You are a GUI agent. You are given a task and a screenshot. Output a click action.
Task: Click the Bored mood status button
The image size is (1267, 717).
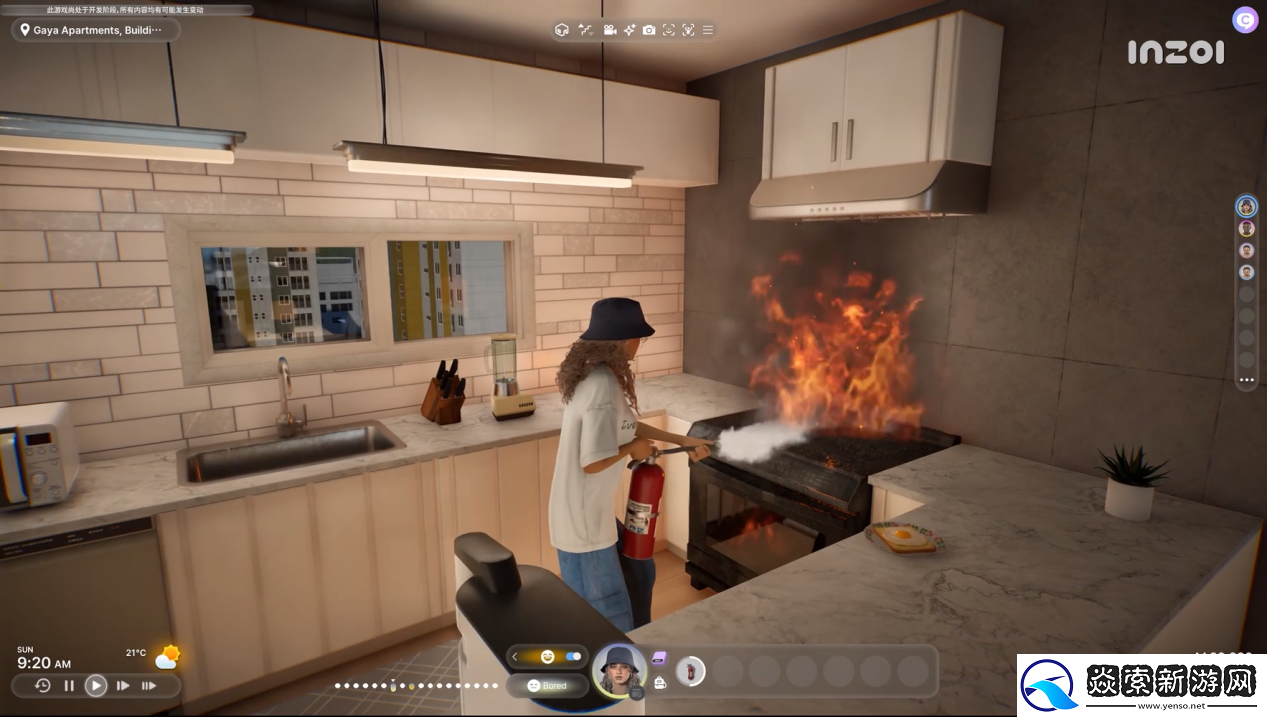tap(546, 685)
